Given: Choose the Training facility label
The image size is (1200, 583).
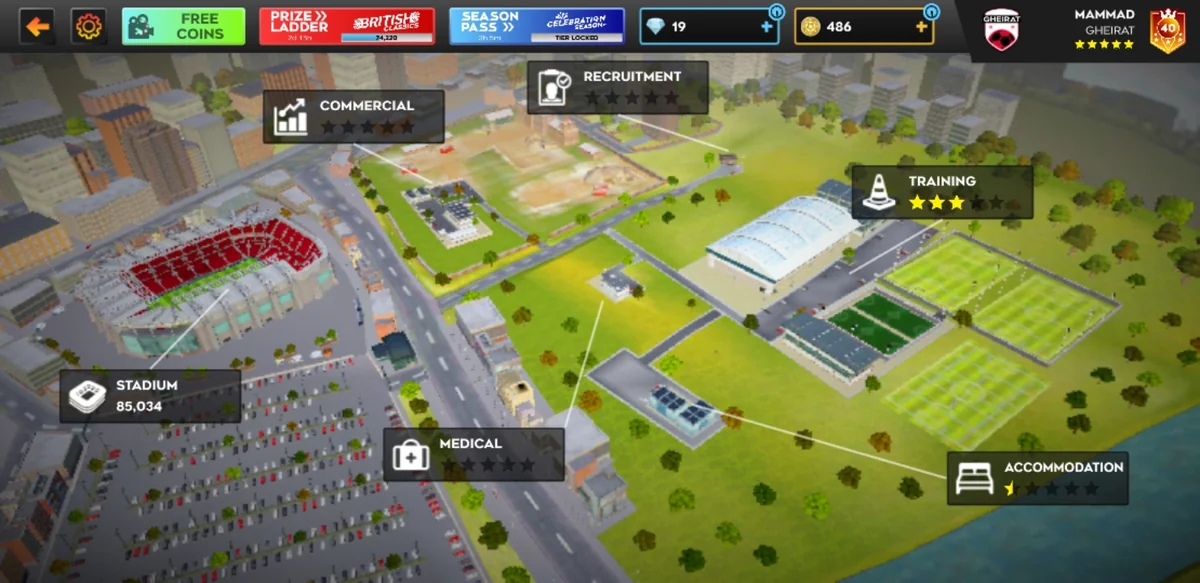Looking at the screenshot, I should coord(942,192).
